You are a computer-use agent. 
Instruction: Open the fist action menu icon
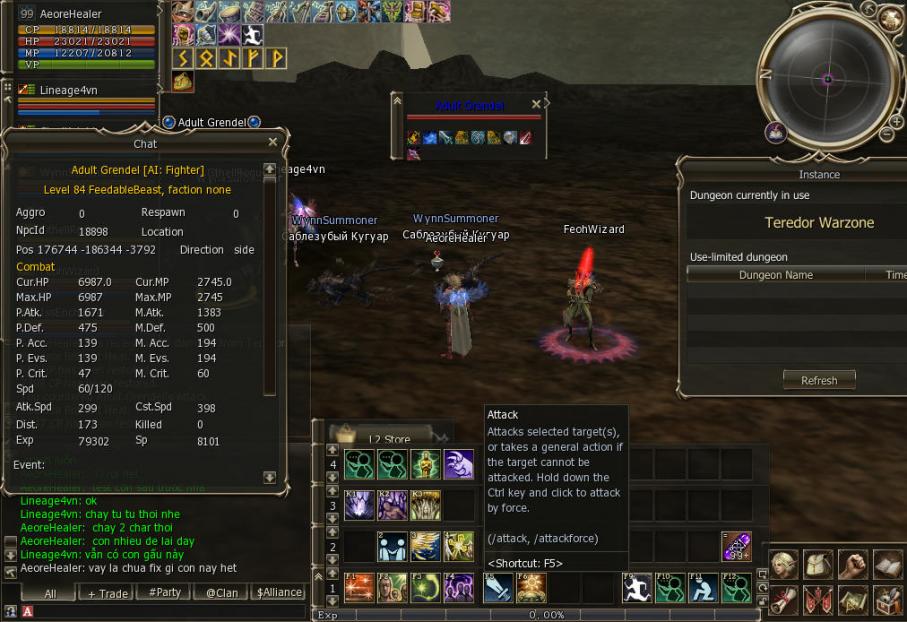(853, 566)
